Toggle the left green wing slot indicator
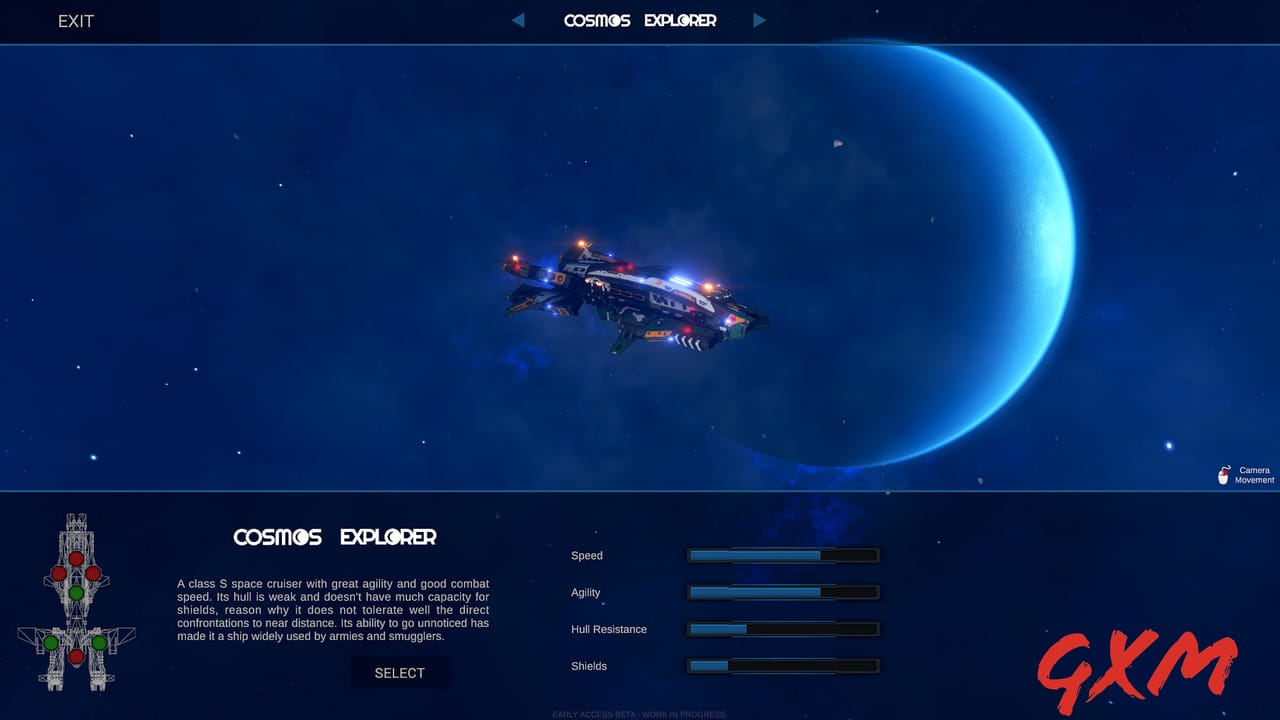 pyautogui.click(x=52, y=642)
